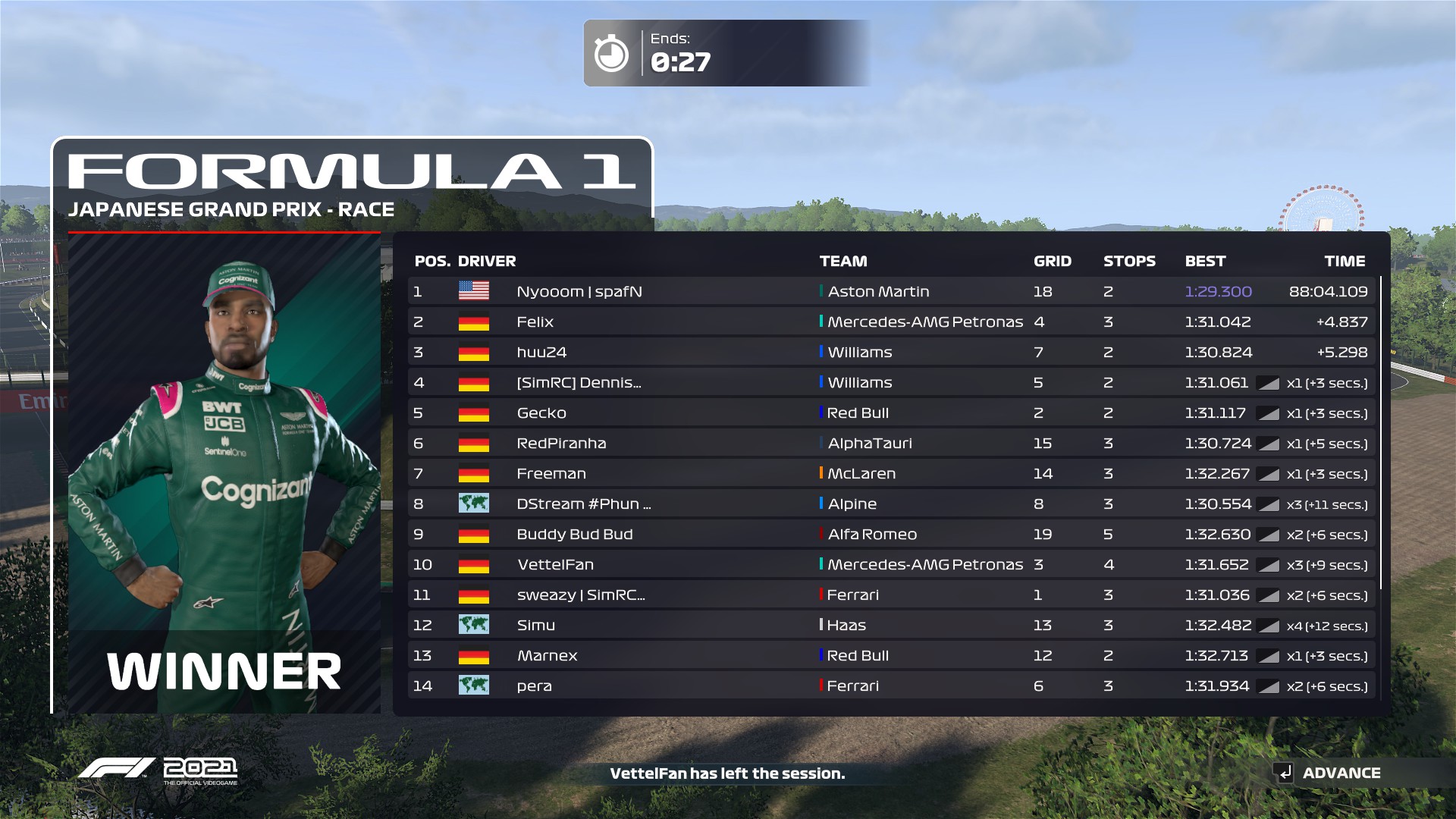This screenshot has width=1456, height=819.
Task: Choose Simu's Haas result row
Action: pyautogui.click(x=891, y=625)
